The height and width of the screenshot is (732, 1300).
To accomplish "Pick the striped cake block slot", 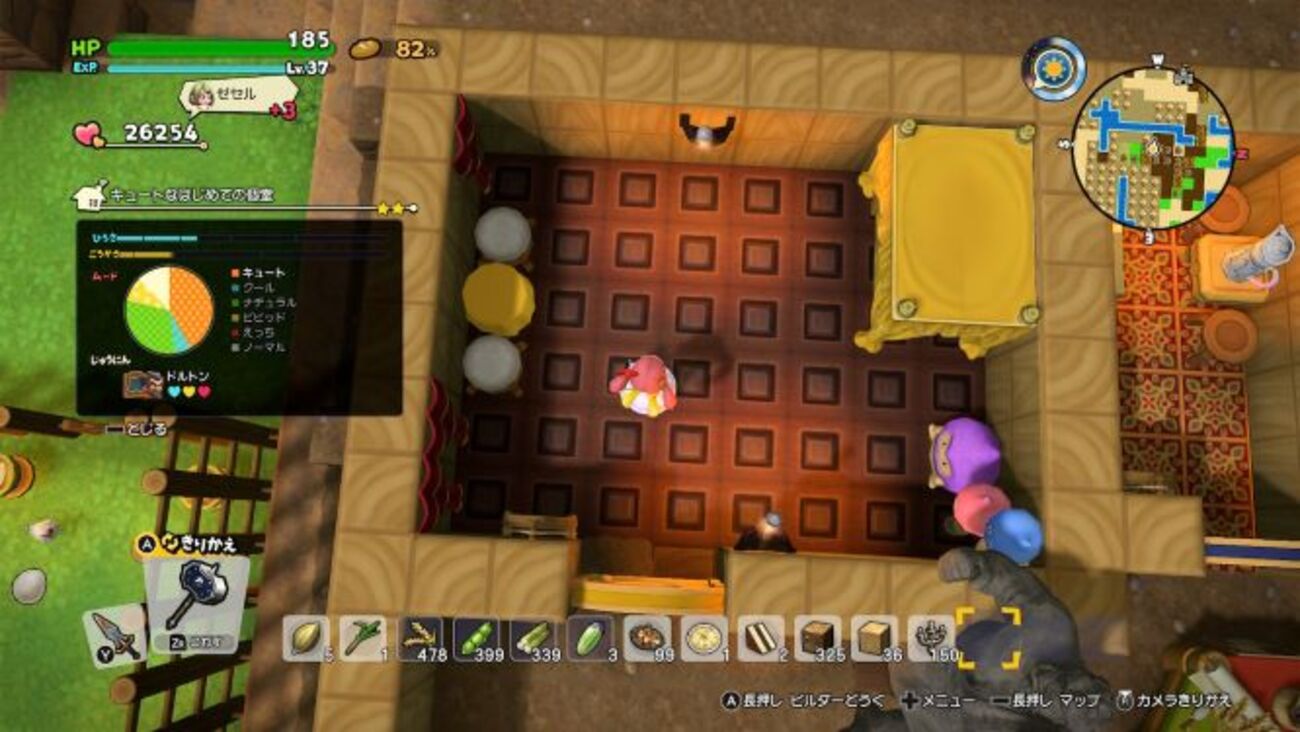I will pyautogui.click(x=762, y=637).
